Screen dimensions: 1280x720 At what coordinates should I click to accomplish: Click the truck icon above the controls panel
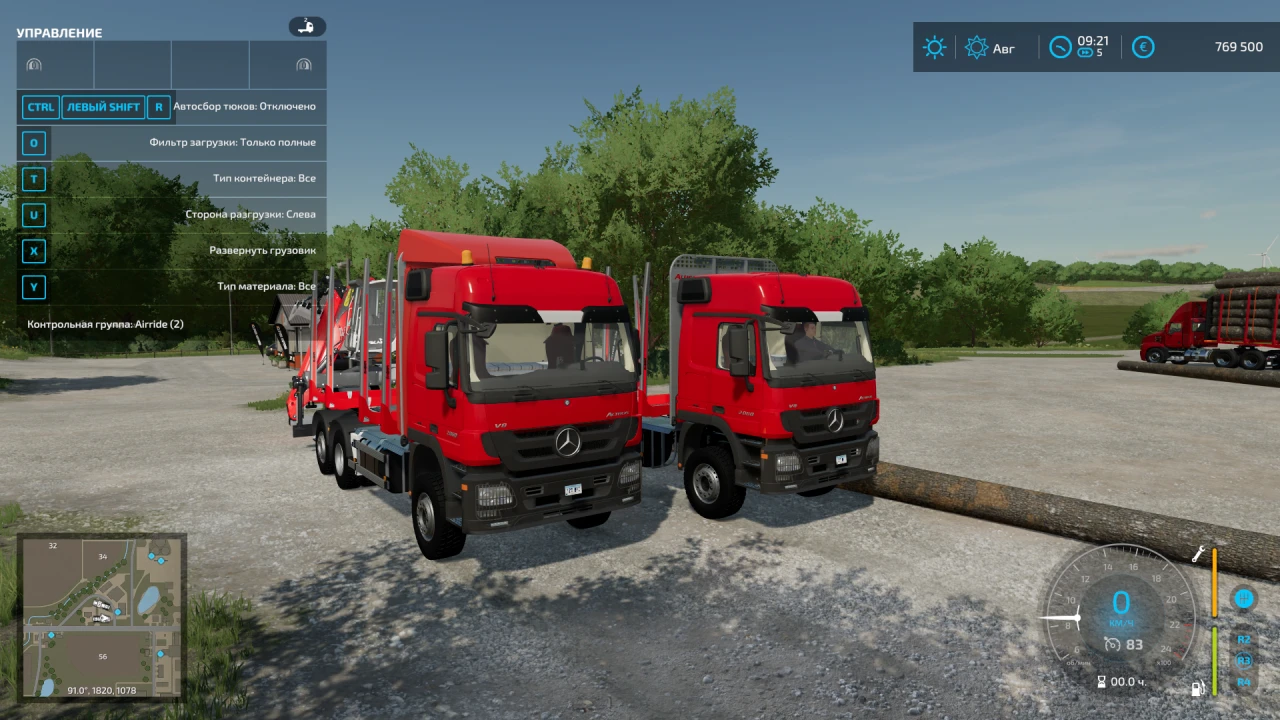coord(306,26)
